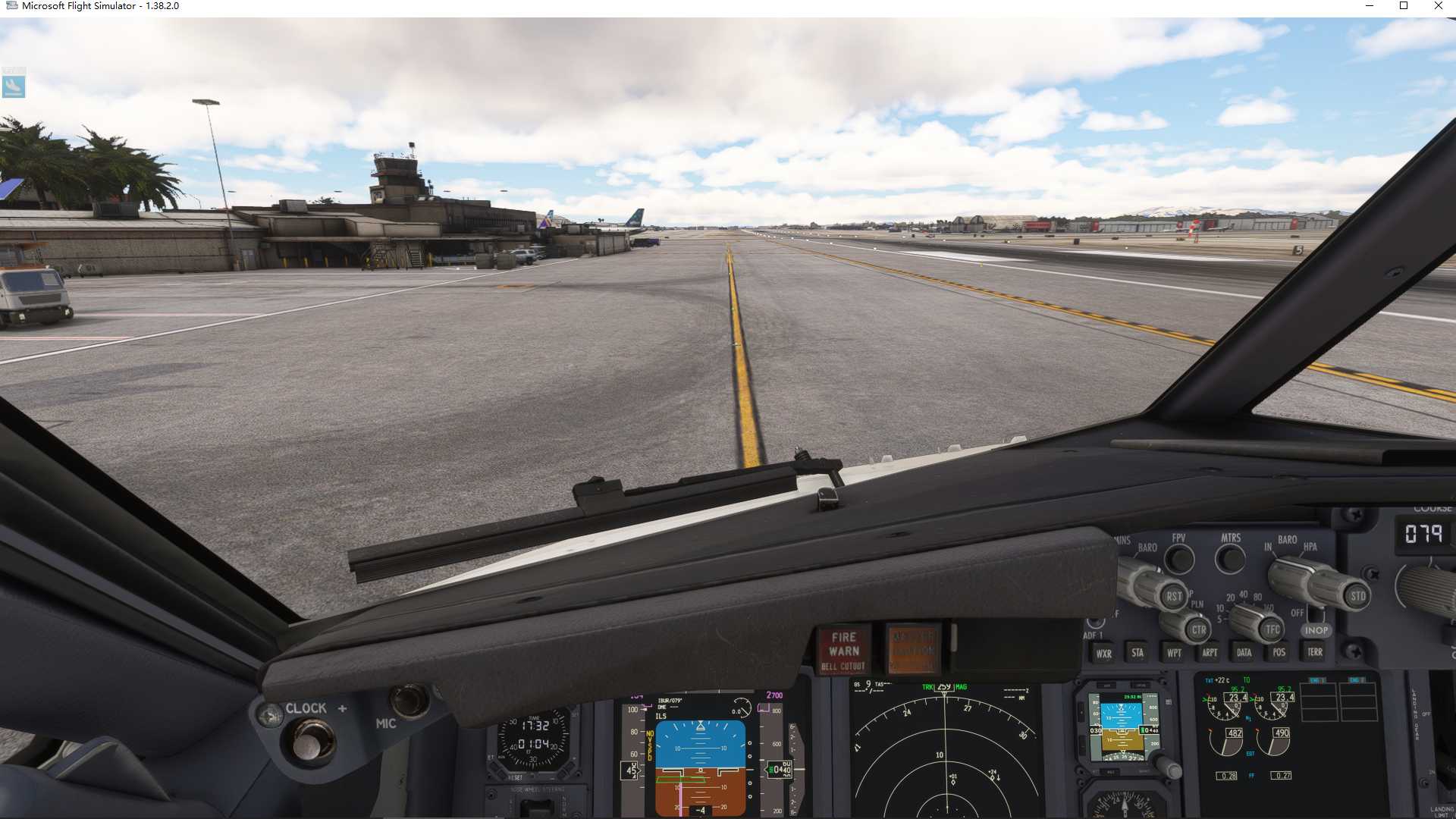Select the POS position display button
The image size is (1456, 819).
[x=1279, y=653]
